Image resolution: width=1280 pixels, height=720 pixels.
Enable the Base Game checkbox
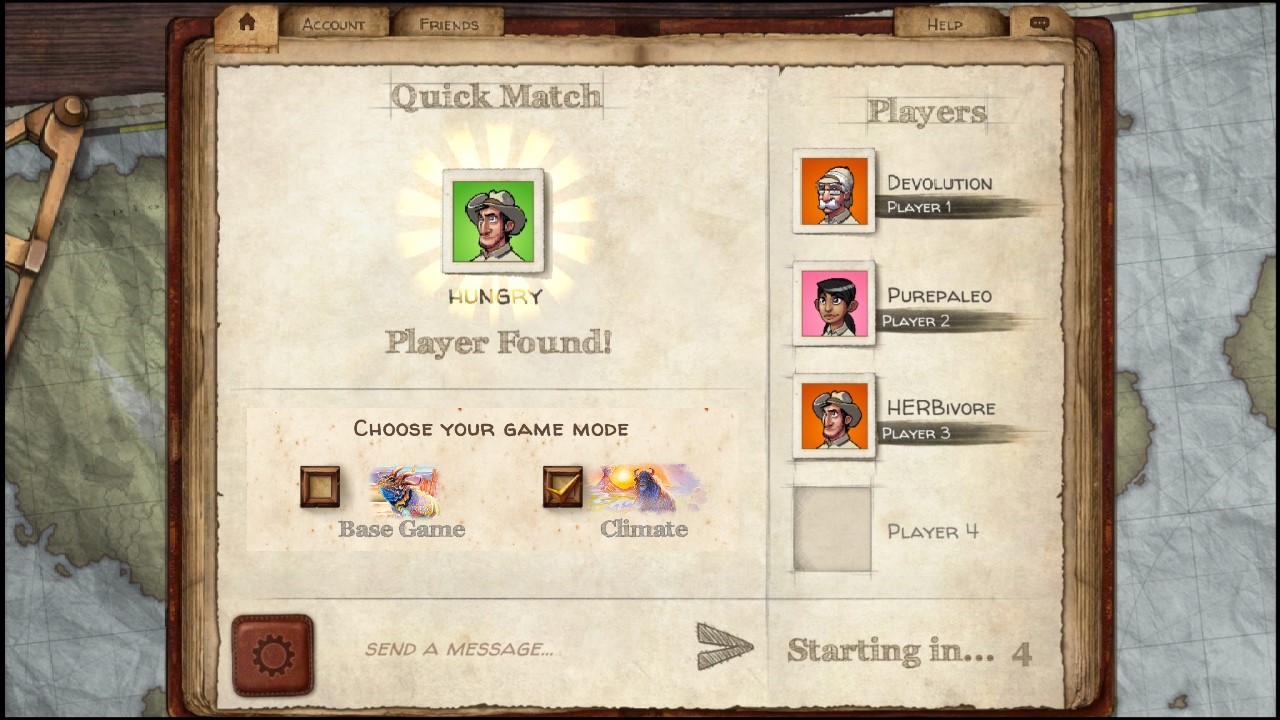319,488
